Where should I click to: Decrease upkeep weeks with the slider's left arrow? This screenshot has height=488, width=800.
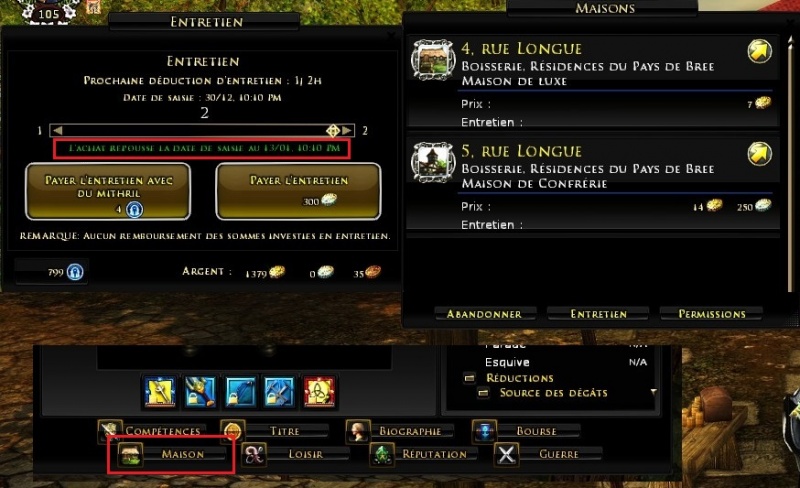click(58, 131)
